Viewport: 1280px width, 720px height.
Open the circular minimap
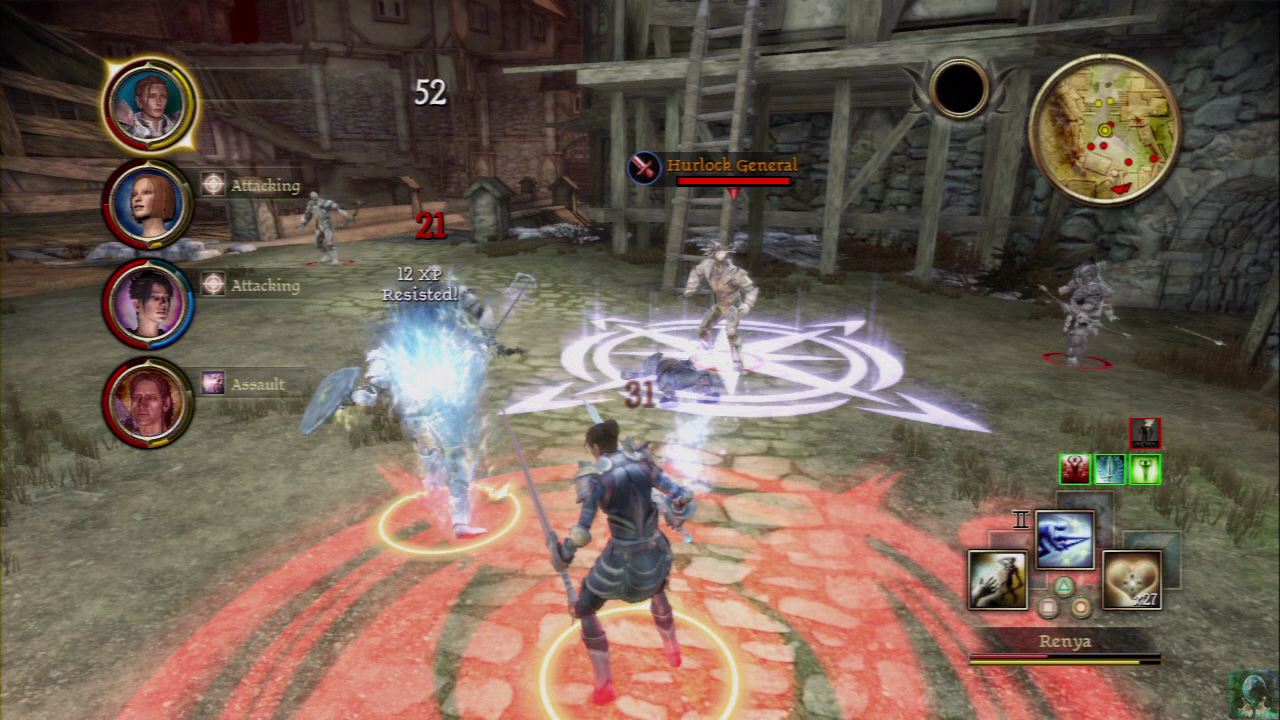pos(1104,129)
